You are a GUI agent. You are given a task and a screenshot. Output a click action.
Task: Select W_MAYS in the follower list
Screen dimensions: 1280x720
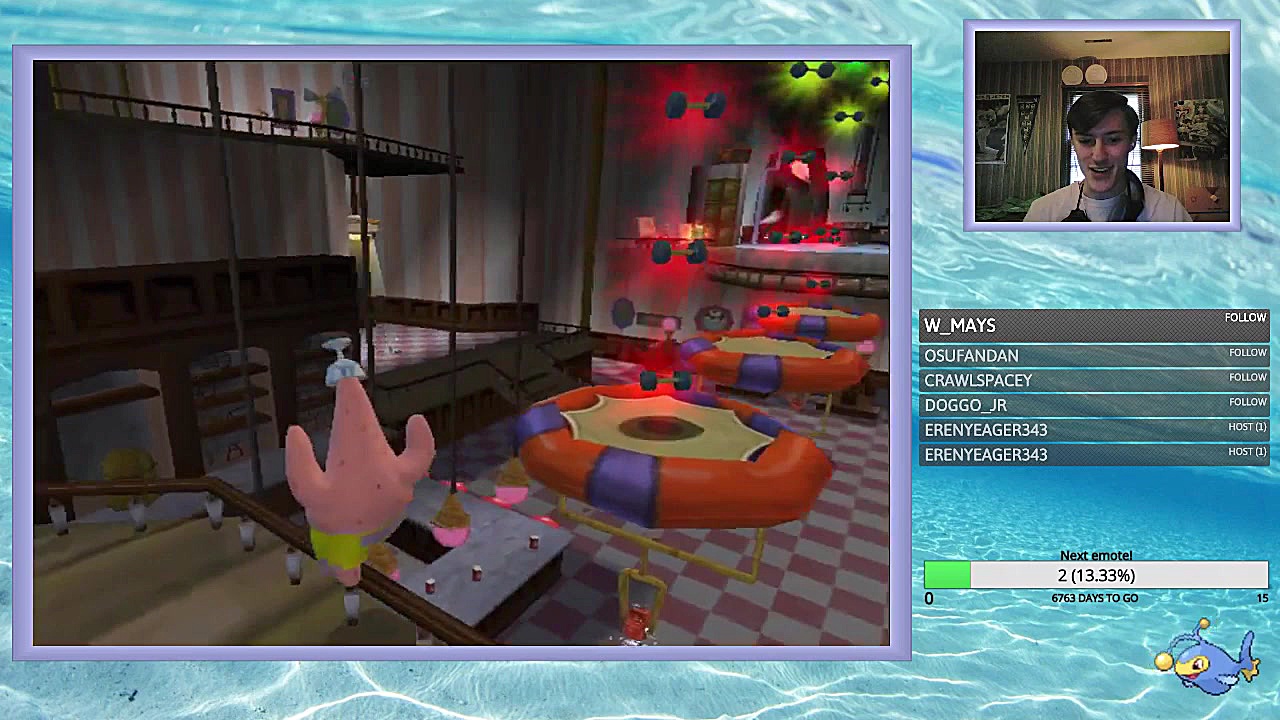coord(960,326)
